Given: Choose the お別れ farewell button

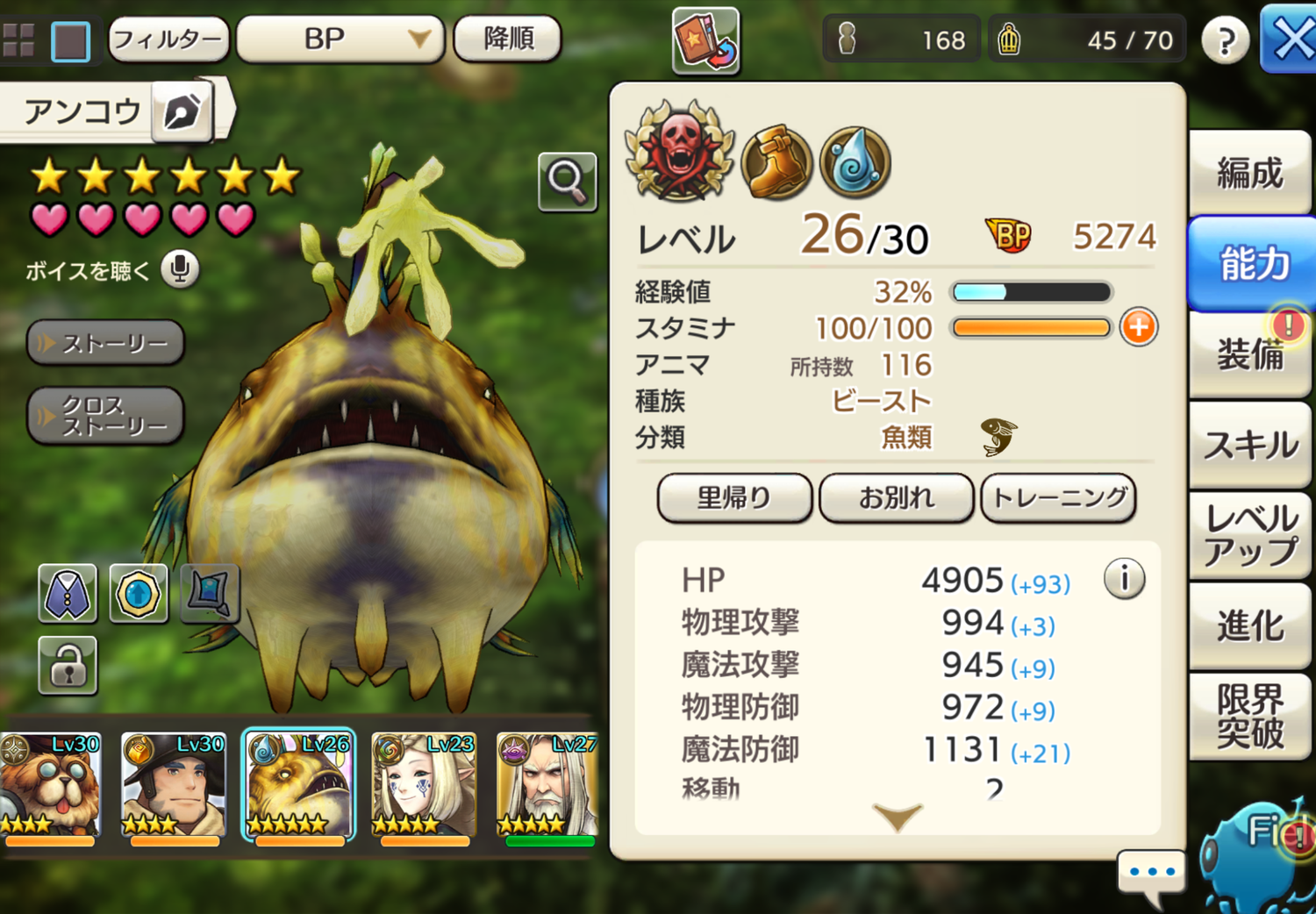Looking at the screenshot, I should click(x=896, y=498).
